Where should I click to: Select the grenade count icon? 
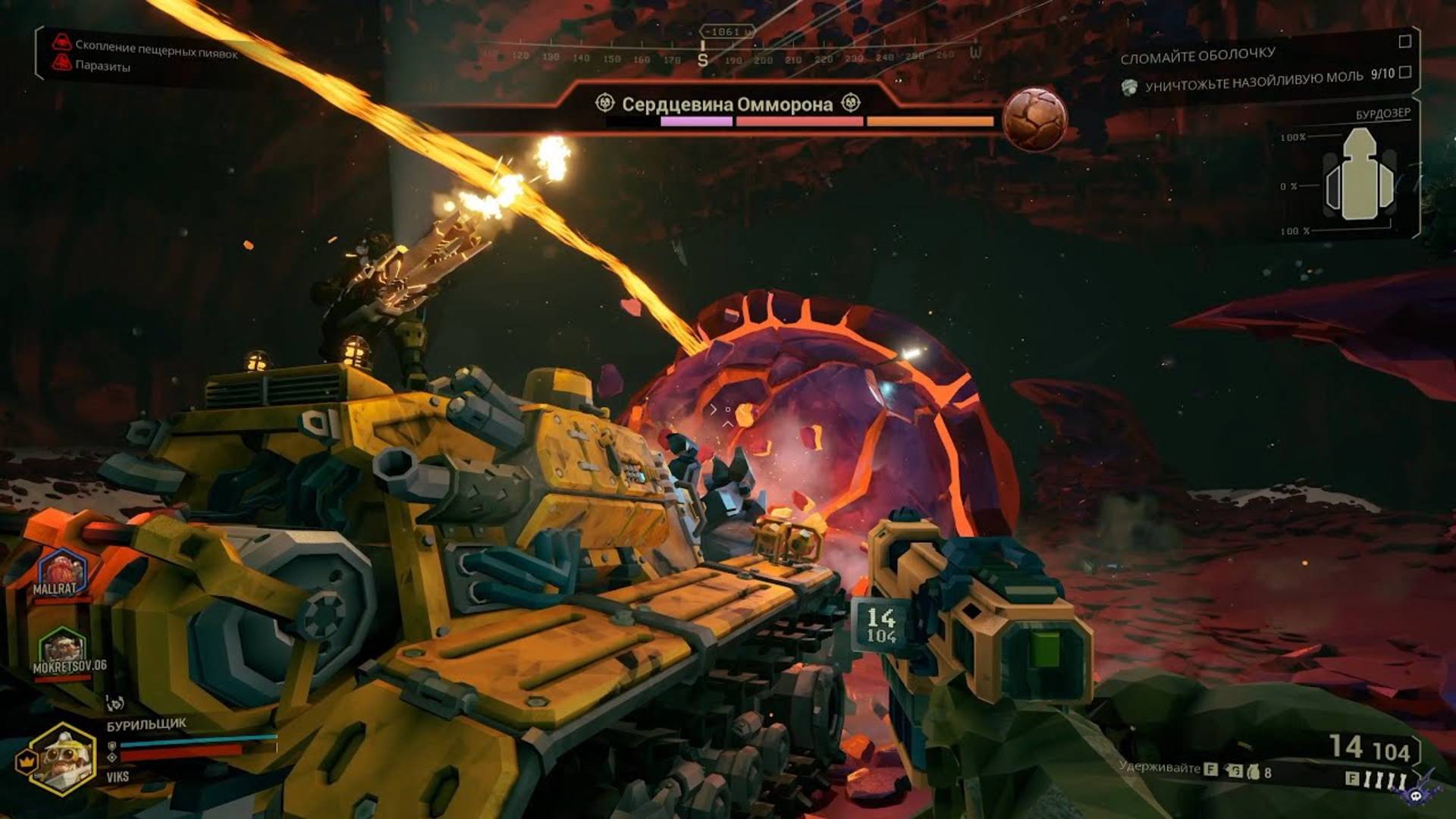pyautogui.click(x=1252, y=772)
